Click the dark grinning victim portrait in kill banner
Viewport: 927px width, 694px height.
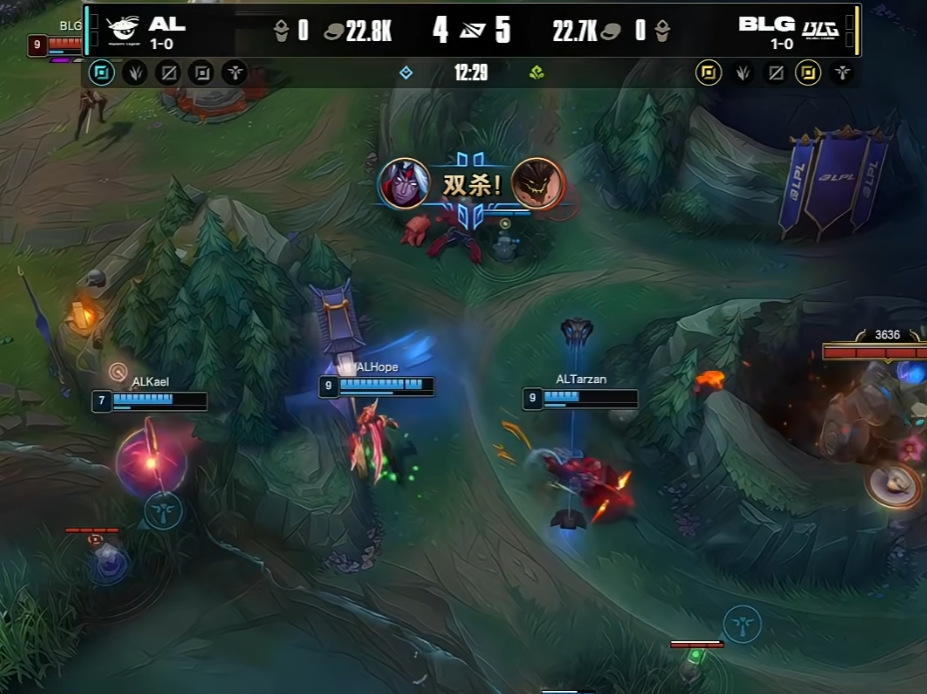[537, 183]
